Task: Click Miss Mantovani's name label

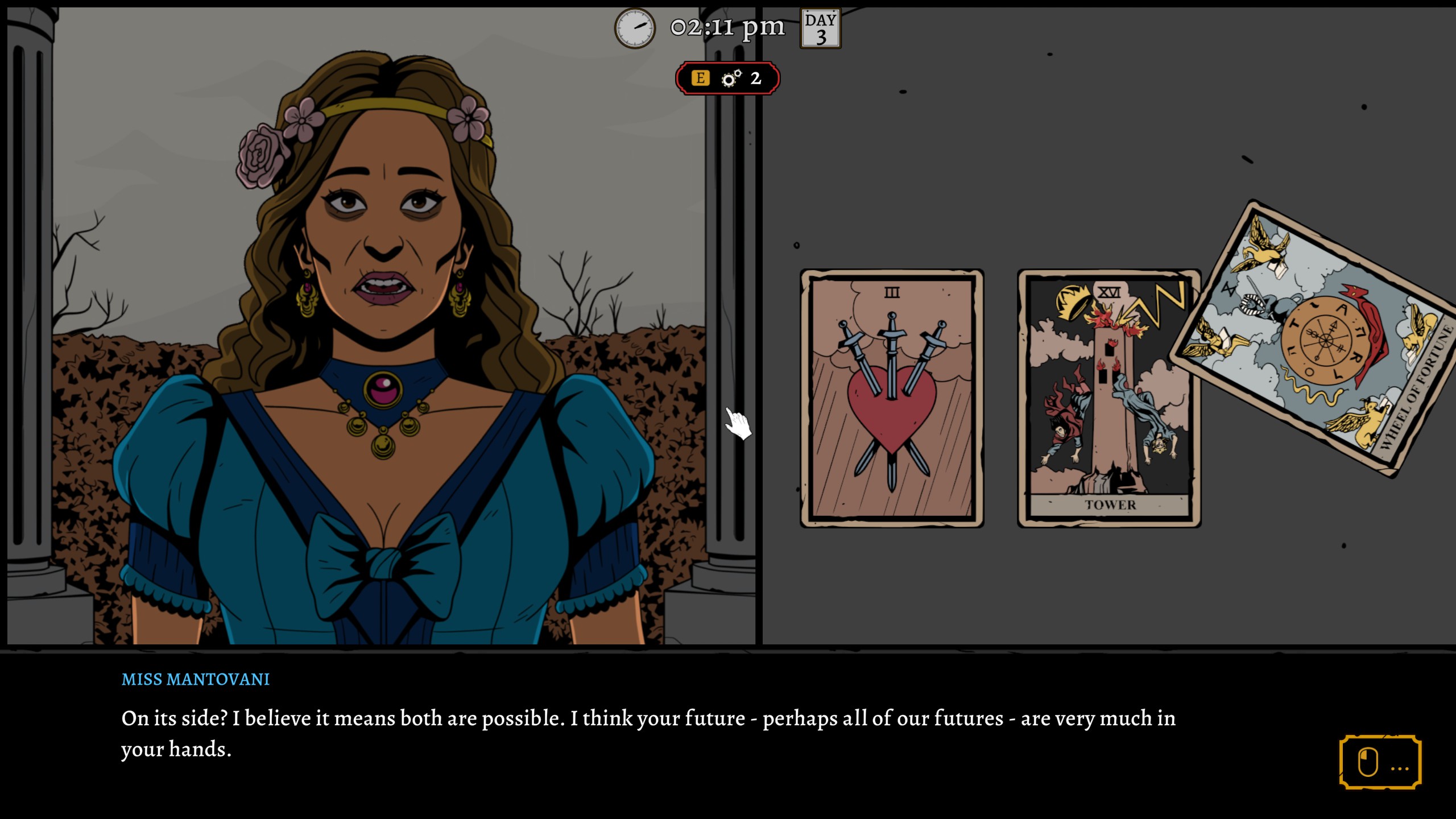Action: click(195, 679)
